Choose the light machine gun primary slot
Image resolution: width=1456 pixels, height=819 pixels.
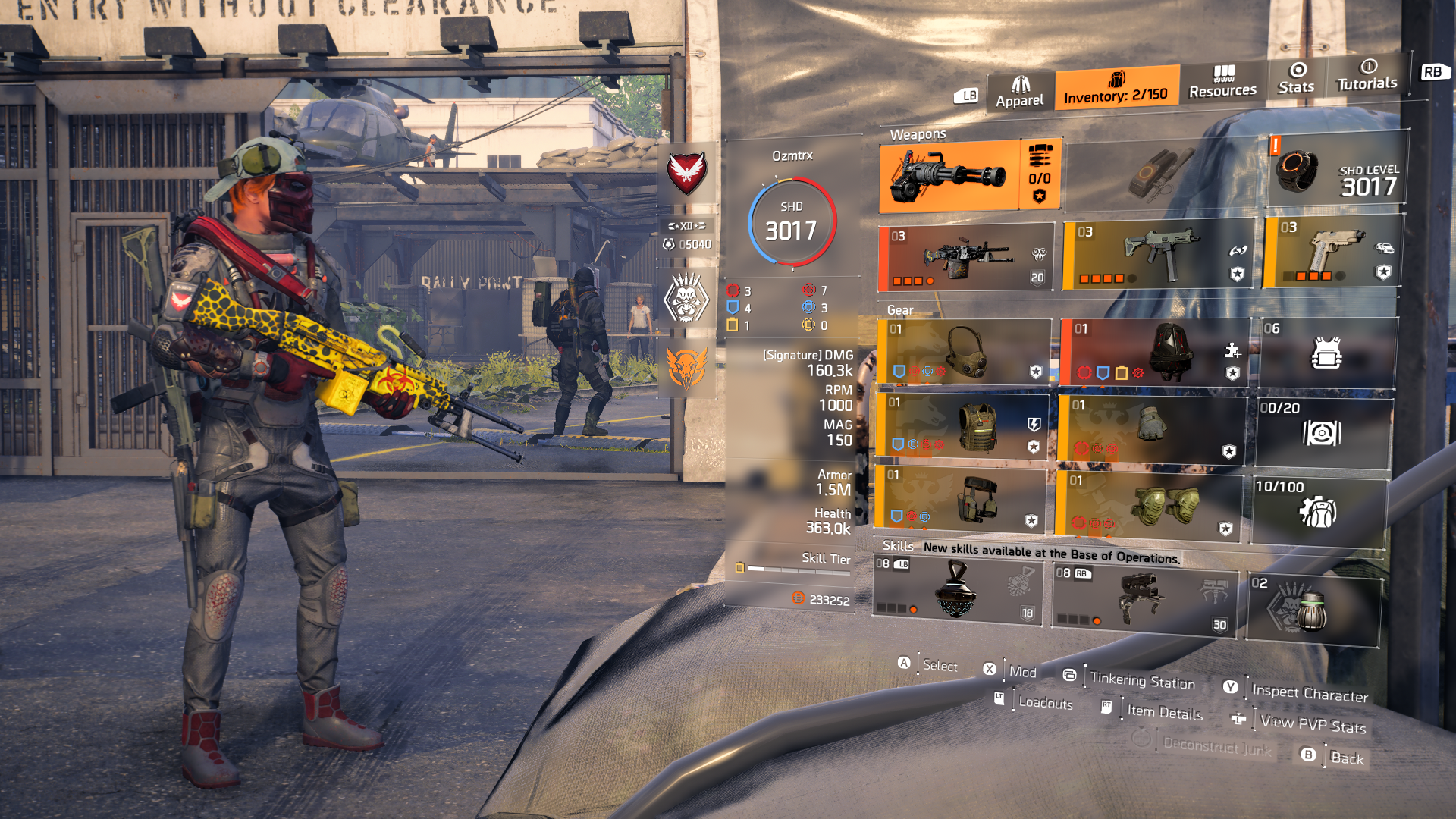pos(965,258)
